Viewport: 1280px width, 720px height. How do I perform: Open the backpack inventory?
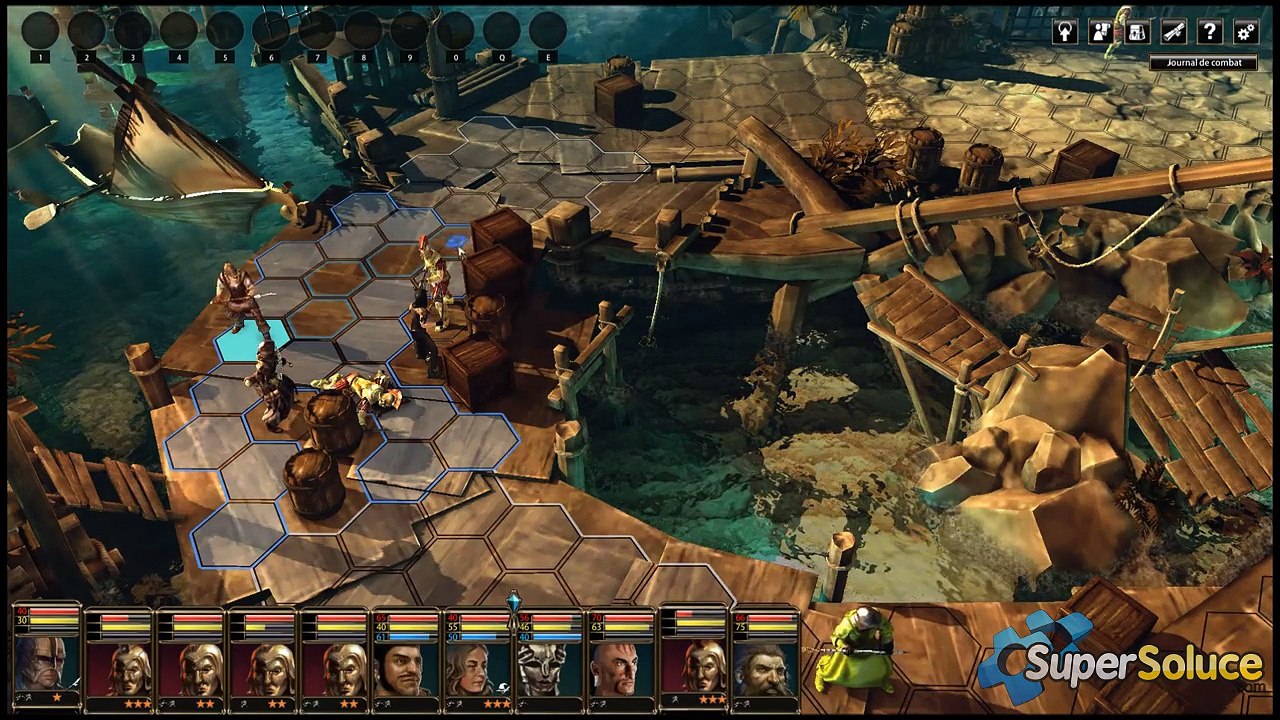(x=1137, y=32)
